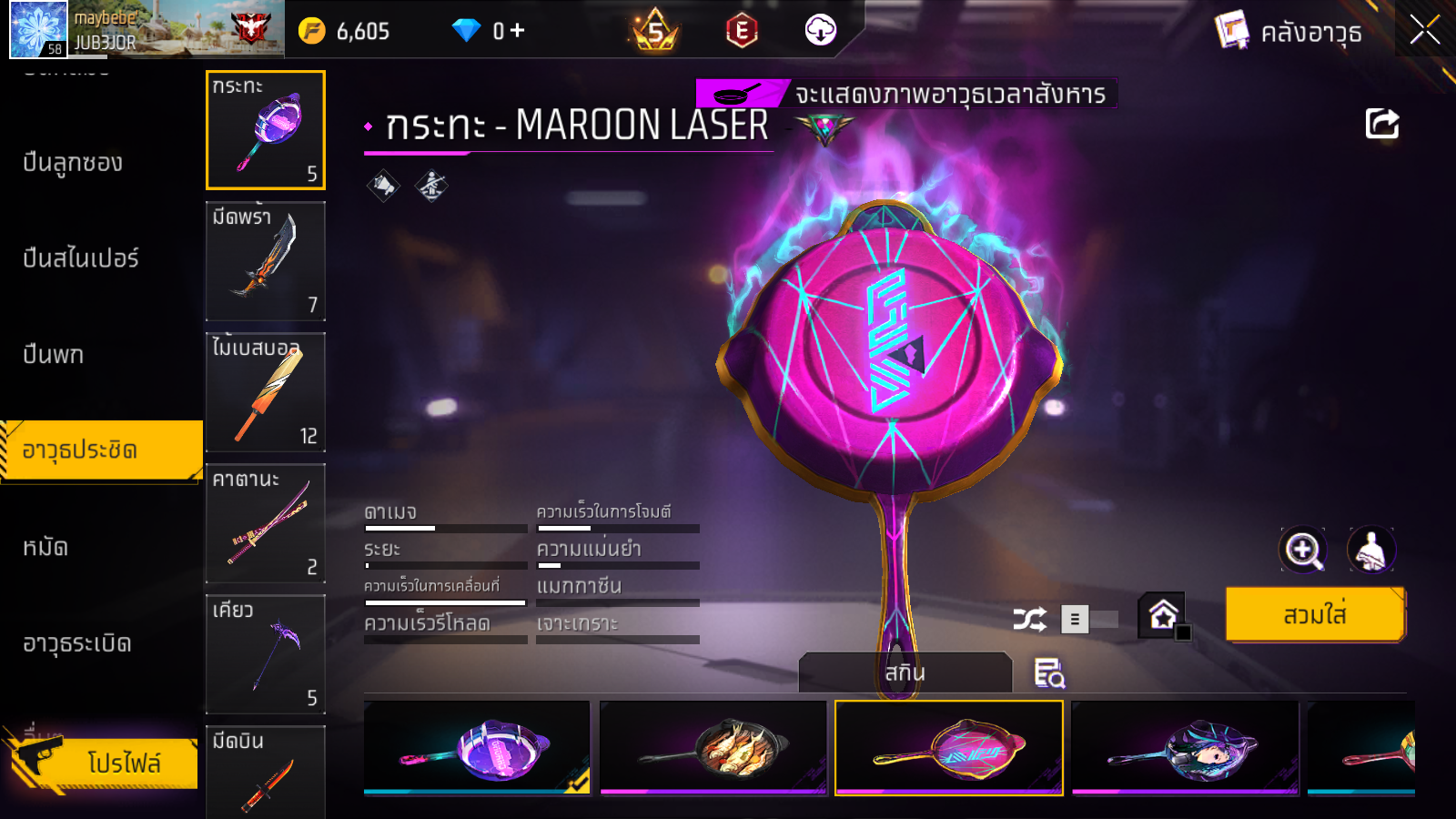This screenshot has width=1456, height=819.
Task: Select the เคียว scythe tile
Action: (x=265, y=654)
